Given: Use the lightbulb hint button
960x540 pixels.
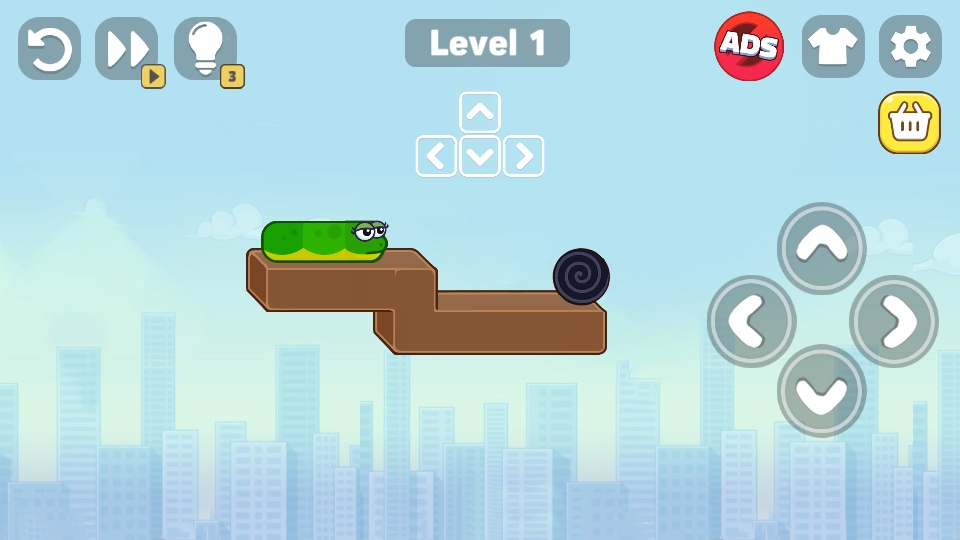Looking at the screenshot, I should tap(206, 48).
